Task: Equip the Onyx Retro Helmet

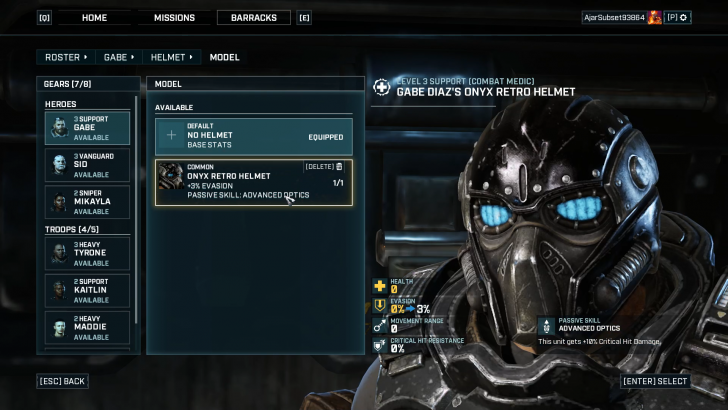Action: pos(240,182)
